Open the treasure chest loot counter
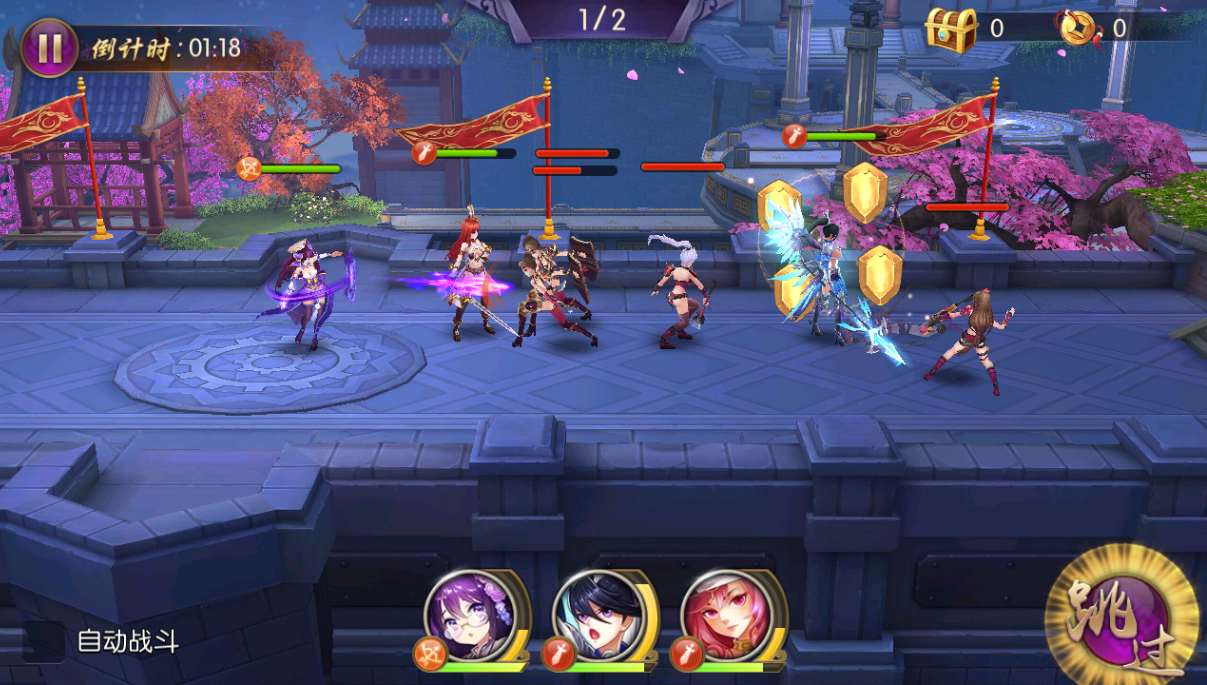Image resolution: width=1207 pixels, height=685 pixels. point(950,28)
